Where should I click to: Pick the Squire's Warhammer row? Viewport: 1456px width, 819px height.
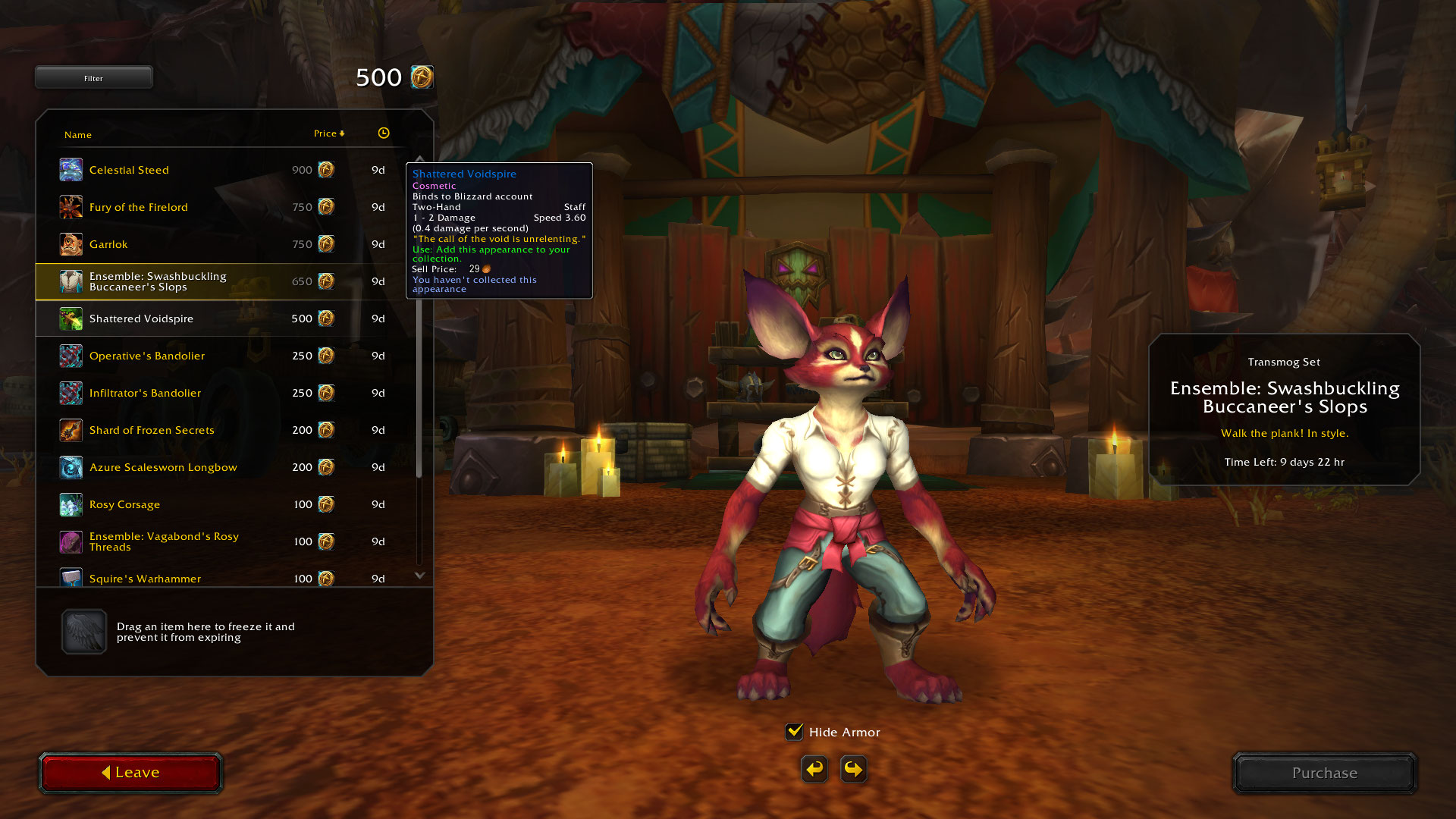(145, 579)
